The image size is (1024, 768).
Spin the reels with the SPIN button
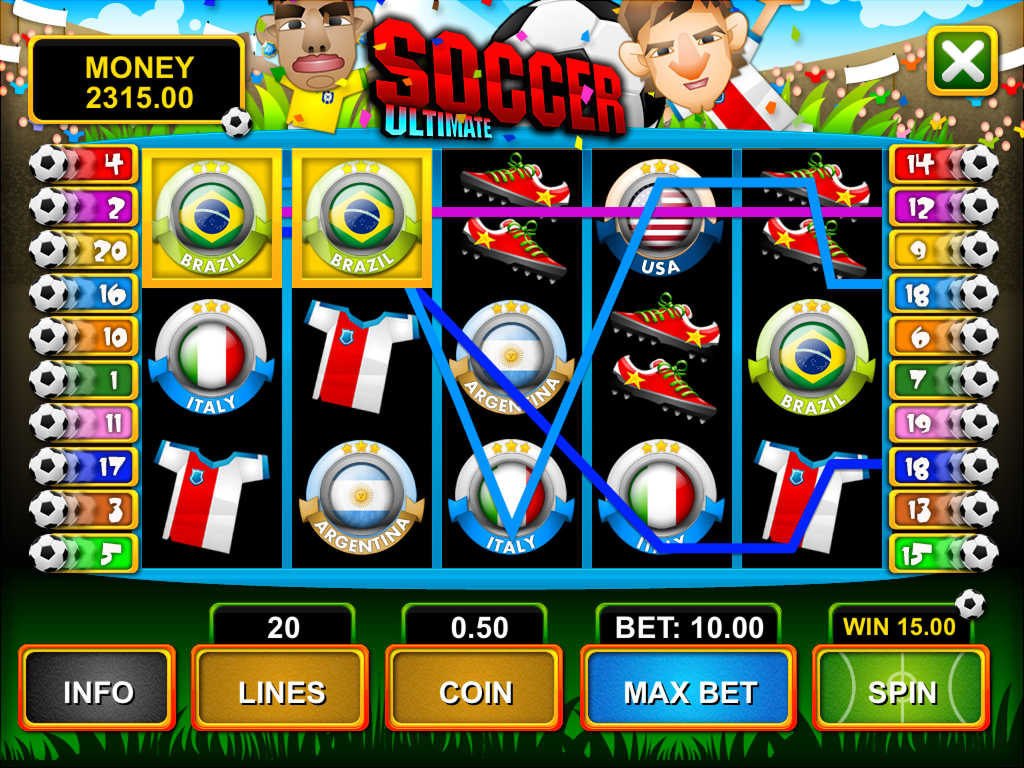point(901,690)
